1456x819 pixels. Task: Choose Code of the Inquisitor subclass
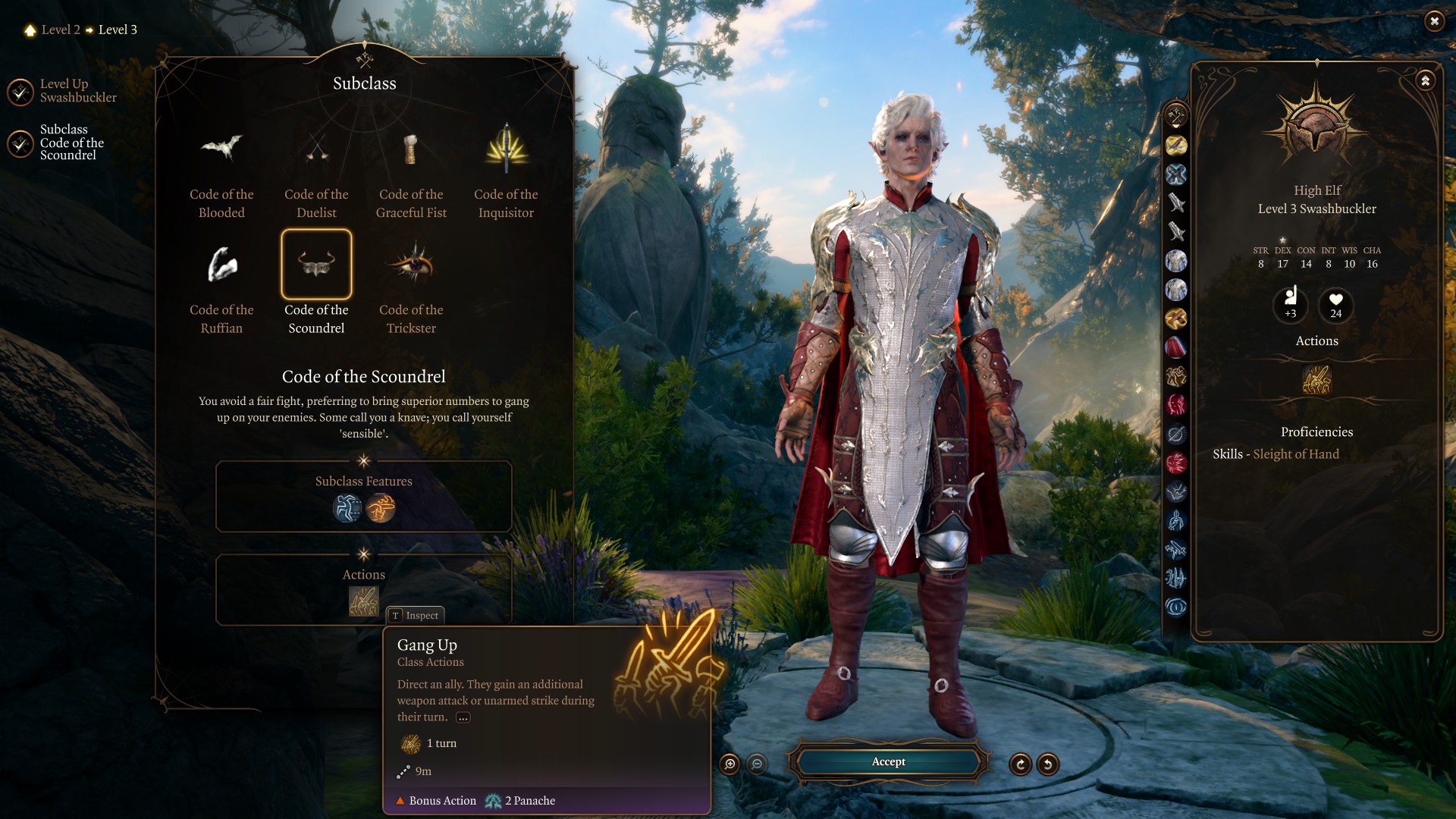(506, 149)
